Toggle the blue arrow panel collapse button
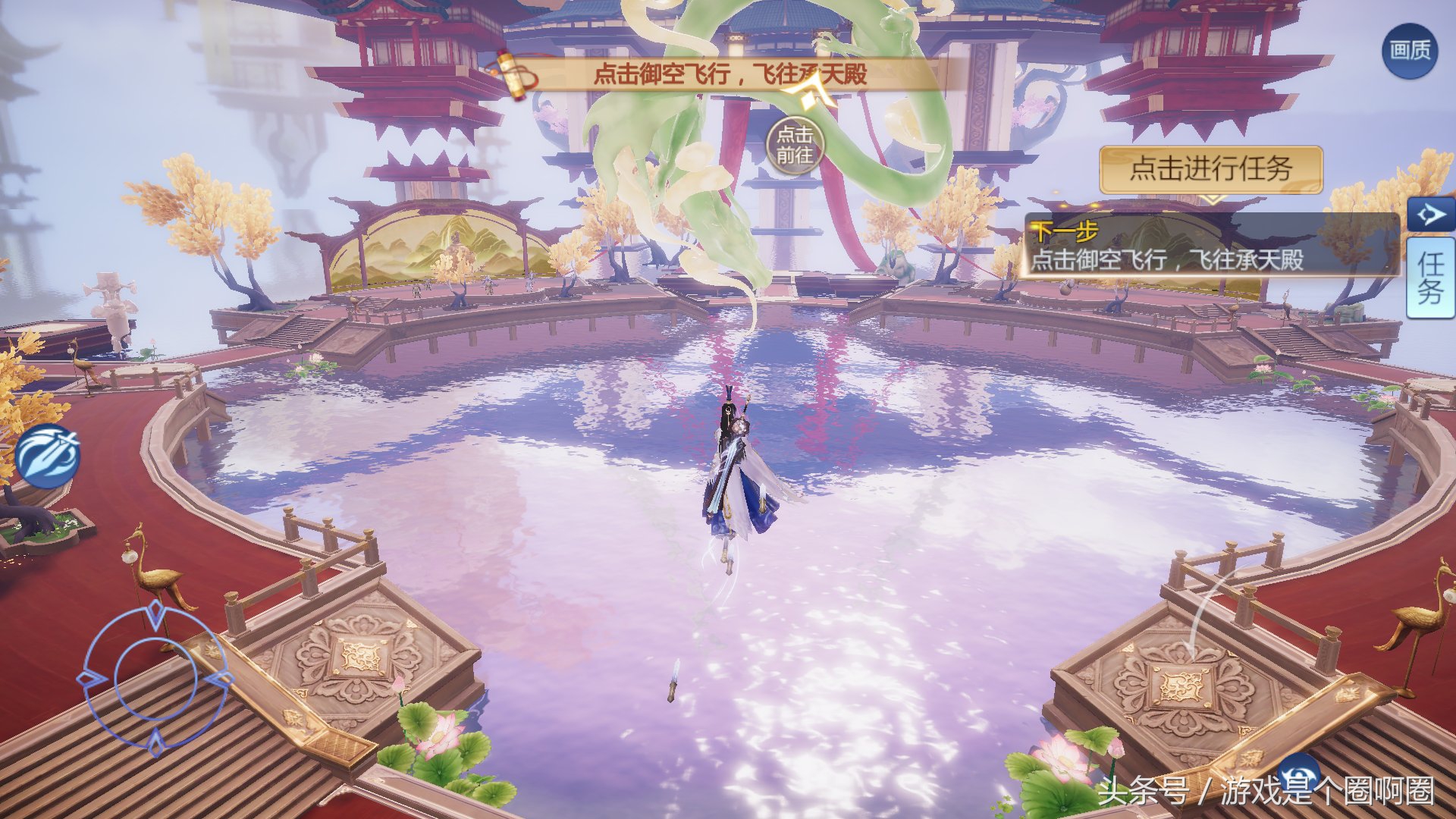The image size is (1456, 819). point(1430,215)
